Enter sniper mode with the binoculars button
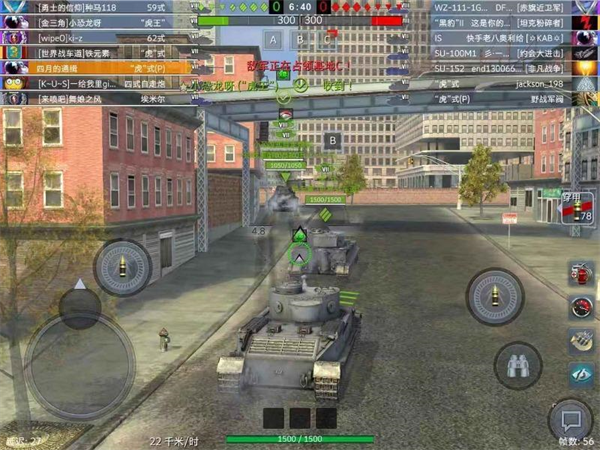 click(518, 366)
